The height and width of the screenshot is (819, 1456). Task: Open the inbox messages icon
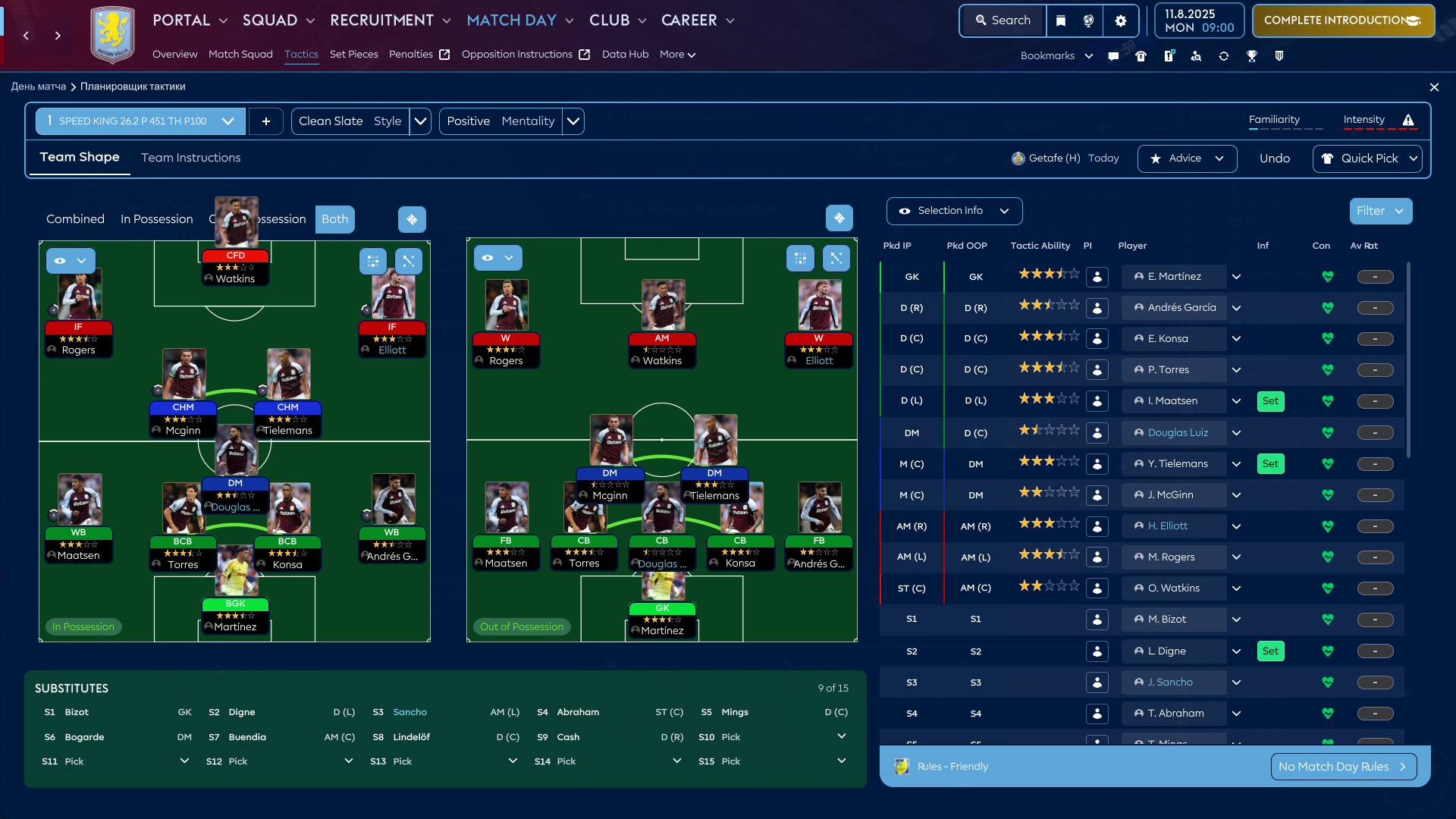(1113, 55)
